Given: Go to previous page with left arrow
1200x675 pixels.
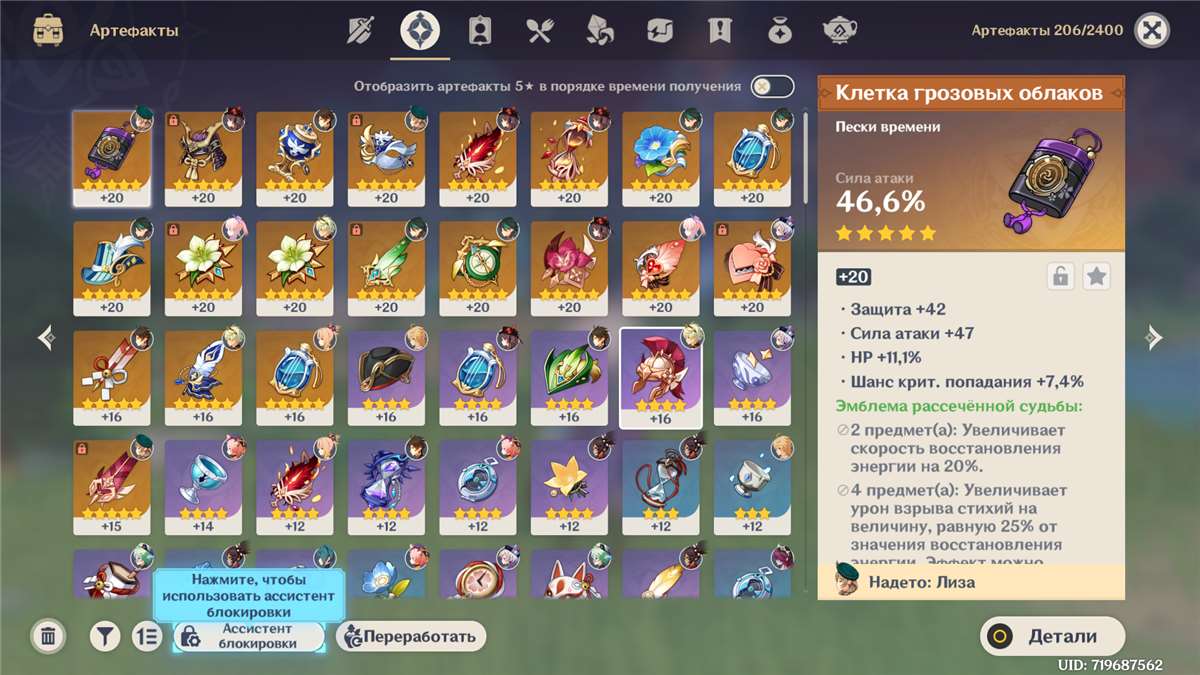Looking at the screenshot, I should [x=46, y=338].
